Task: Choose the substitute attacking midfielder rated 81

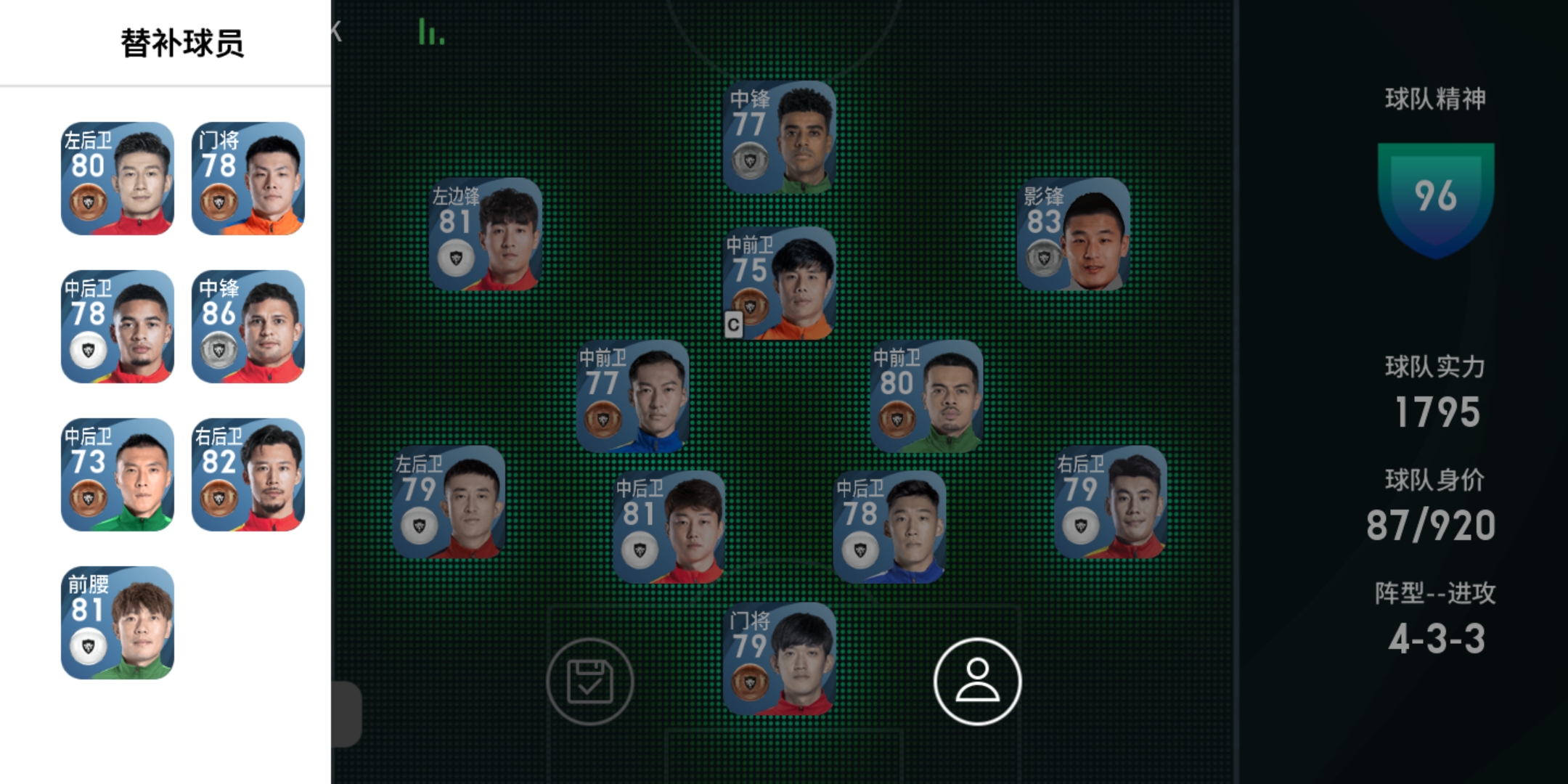Action: (118, 623)
